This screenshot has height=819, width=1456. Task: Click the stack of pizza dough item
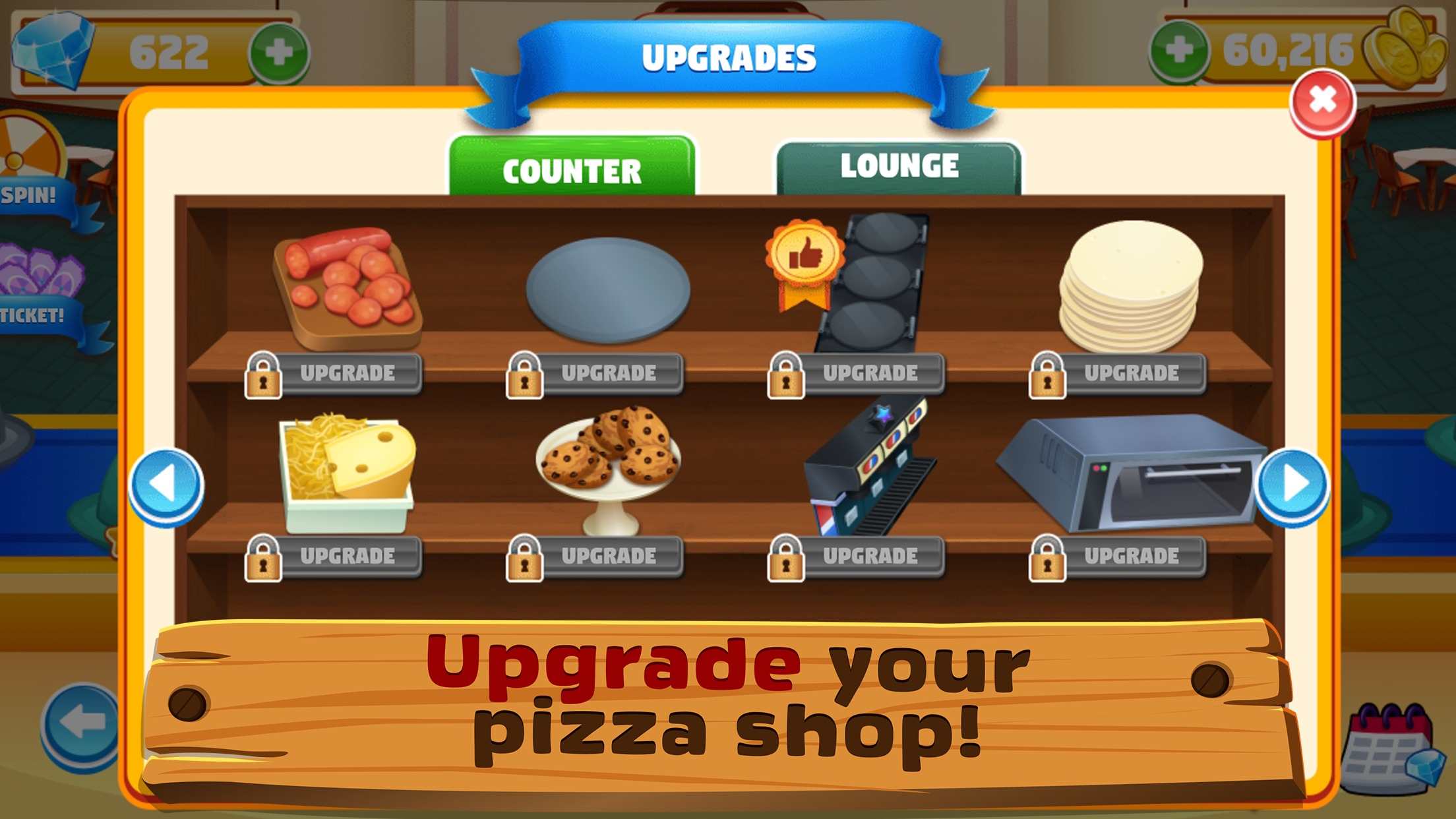(x=1131, y=284)
